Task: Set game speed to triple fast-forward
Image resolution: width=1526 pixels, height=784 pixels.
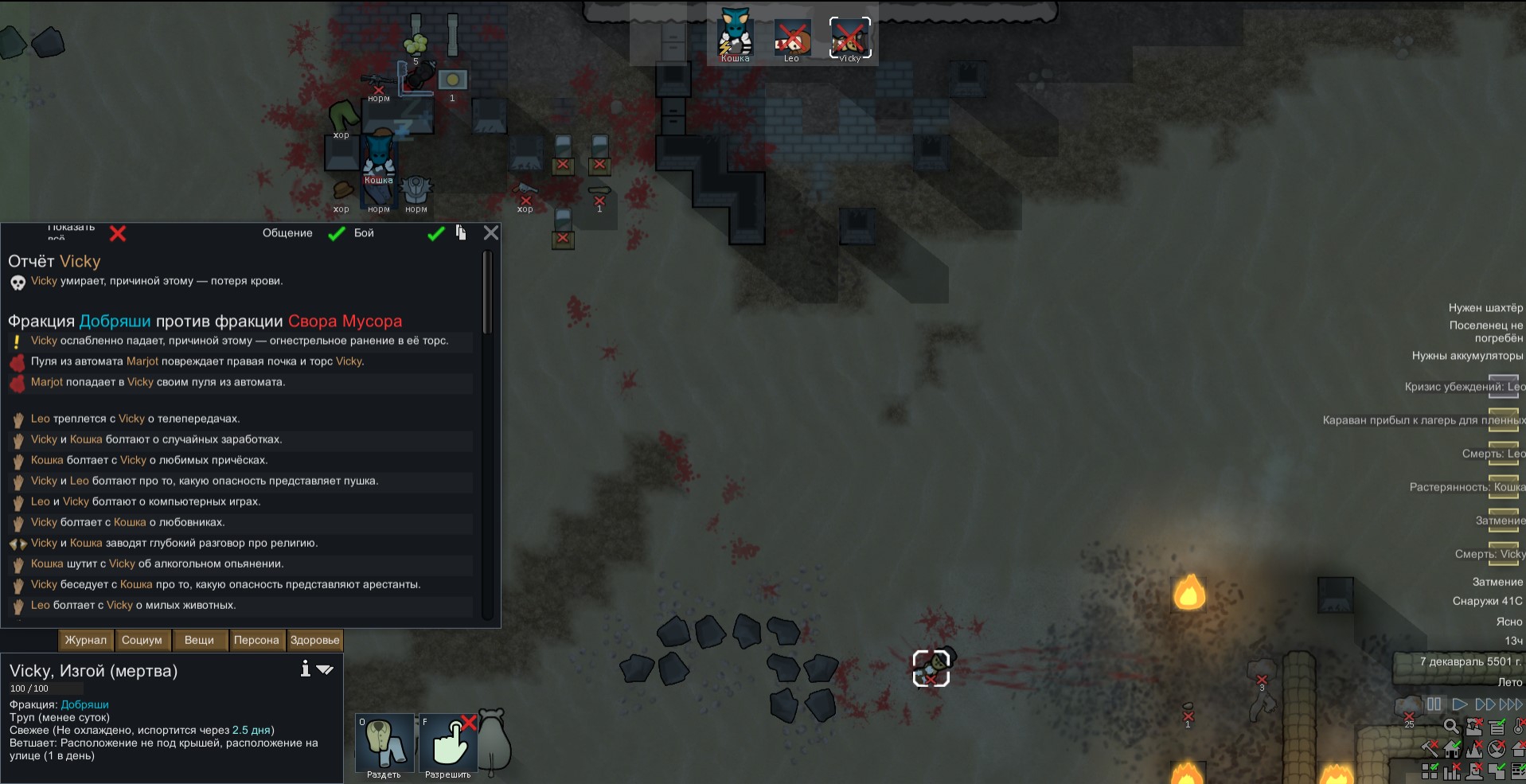Action: (x=1511, y=704)
